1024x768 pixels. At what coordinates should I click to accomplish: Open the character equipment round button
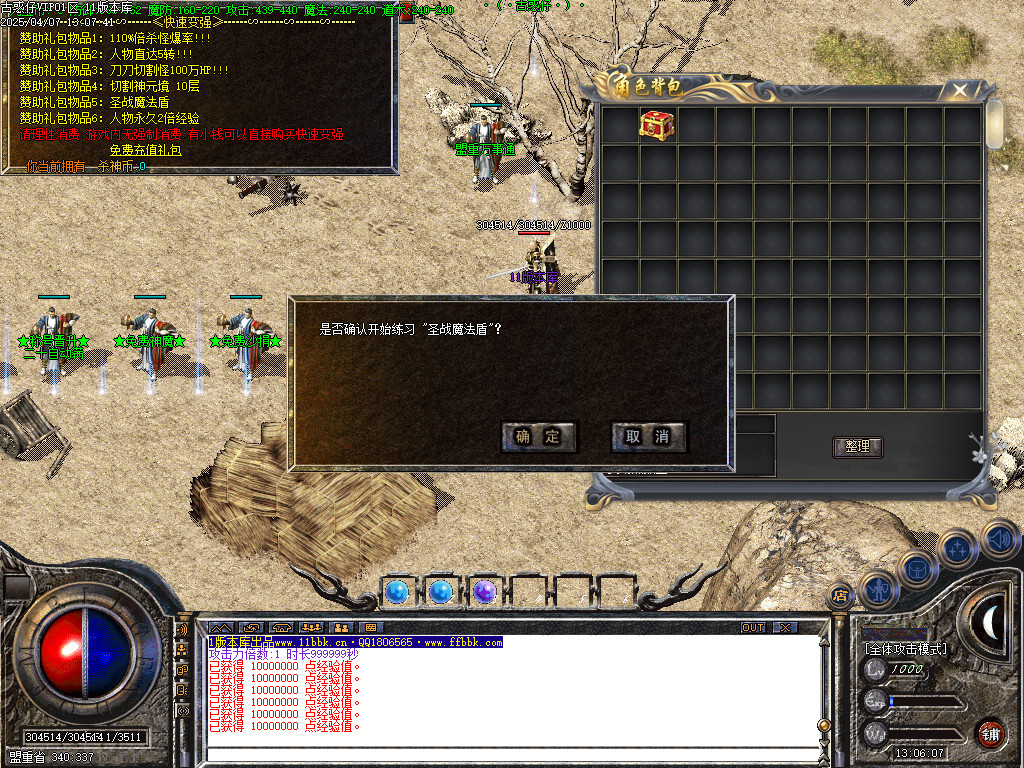click(877, 590)
